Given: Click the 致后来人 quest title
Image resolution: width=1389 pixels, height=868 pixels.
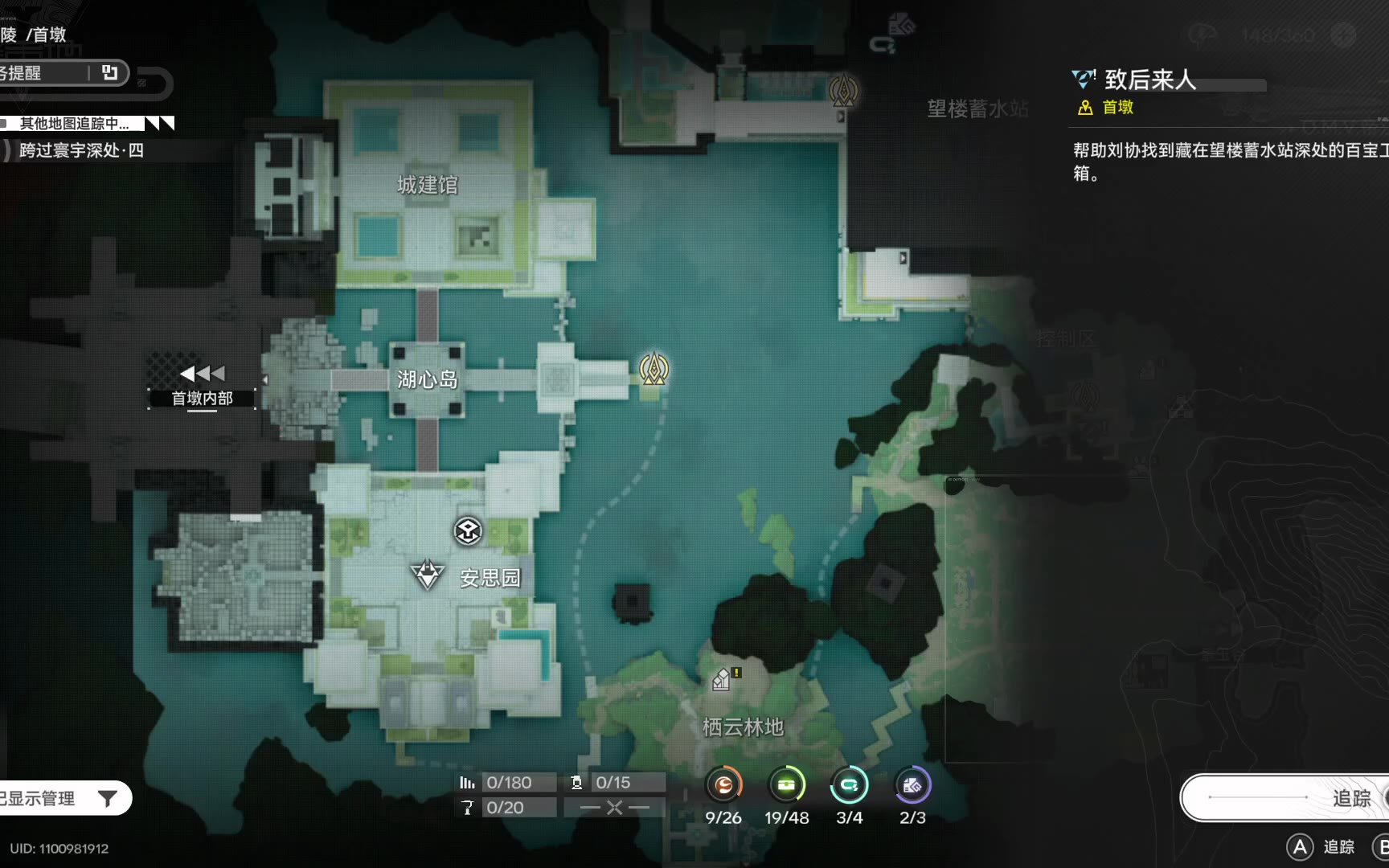Looking at the screenshot, I should pyautogui.click(x=1149, y=80).
